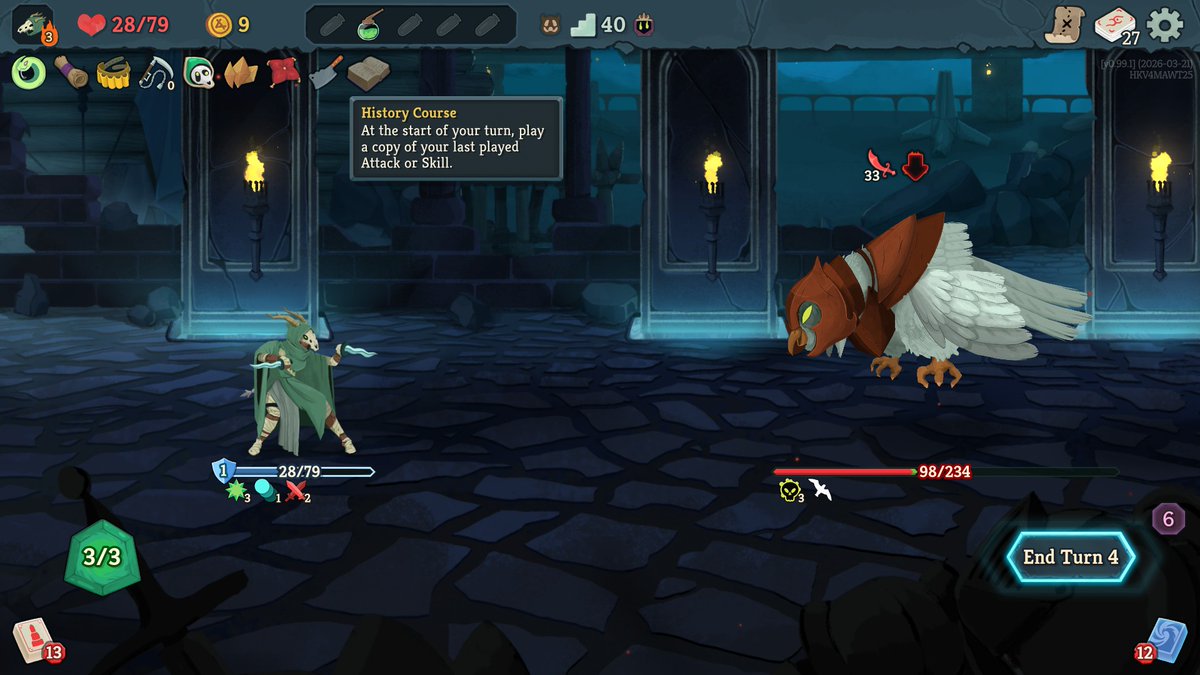Screen dimensions: 1200x675
Task: Inspect the golden crown belt relic
Action: pos(114,73)
